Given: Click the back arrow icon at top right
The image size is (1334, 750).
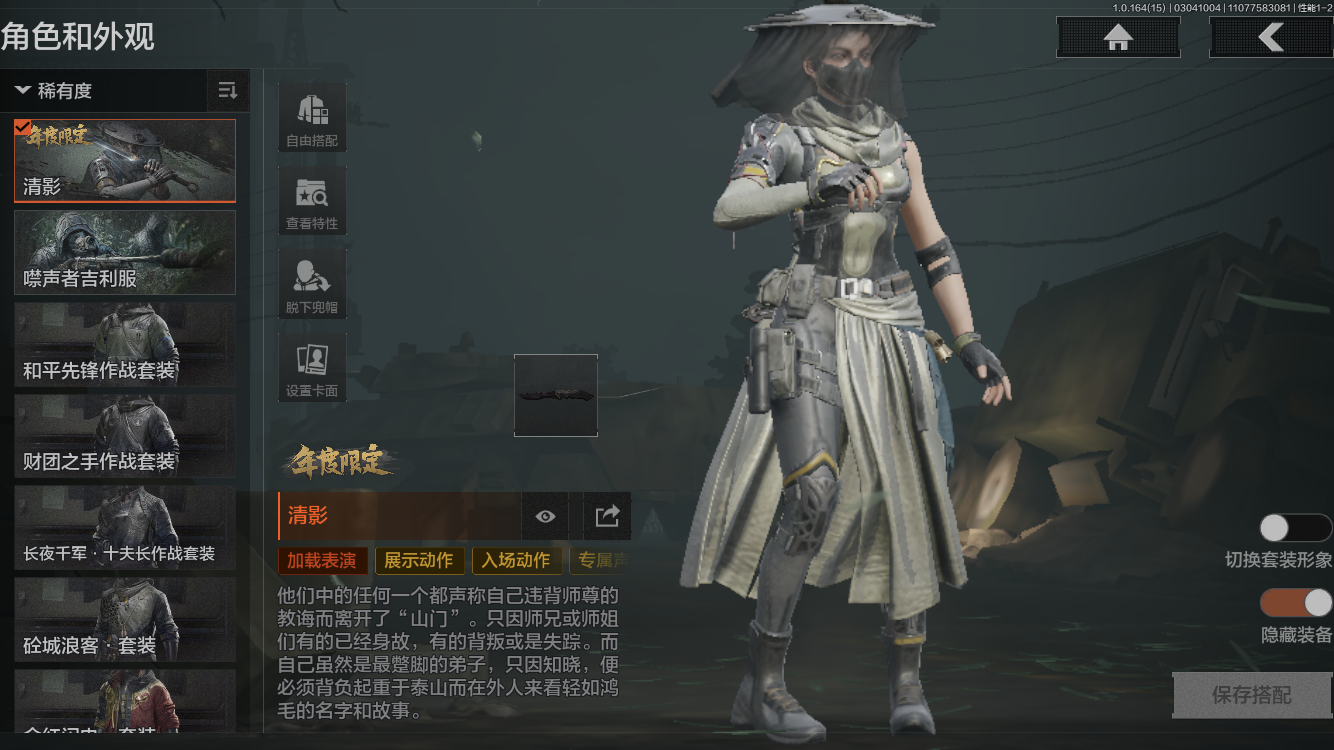Looking at the screenshot, I should [x=1272, y=37].
